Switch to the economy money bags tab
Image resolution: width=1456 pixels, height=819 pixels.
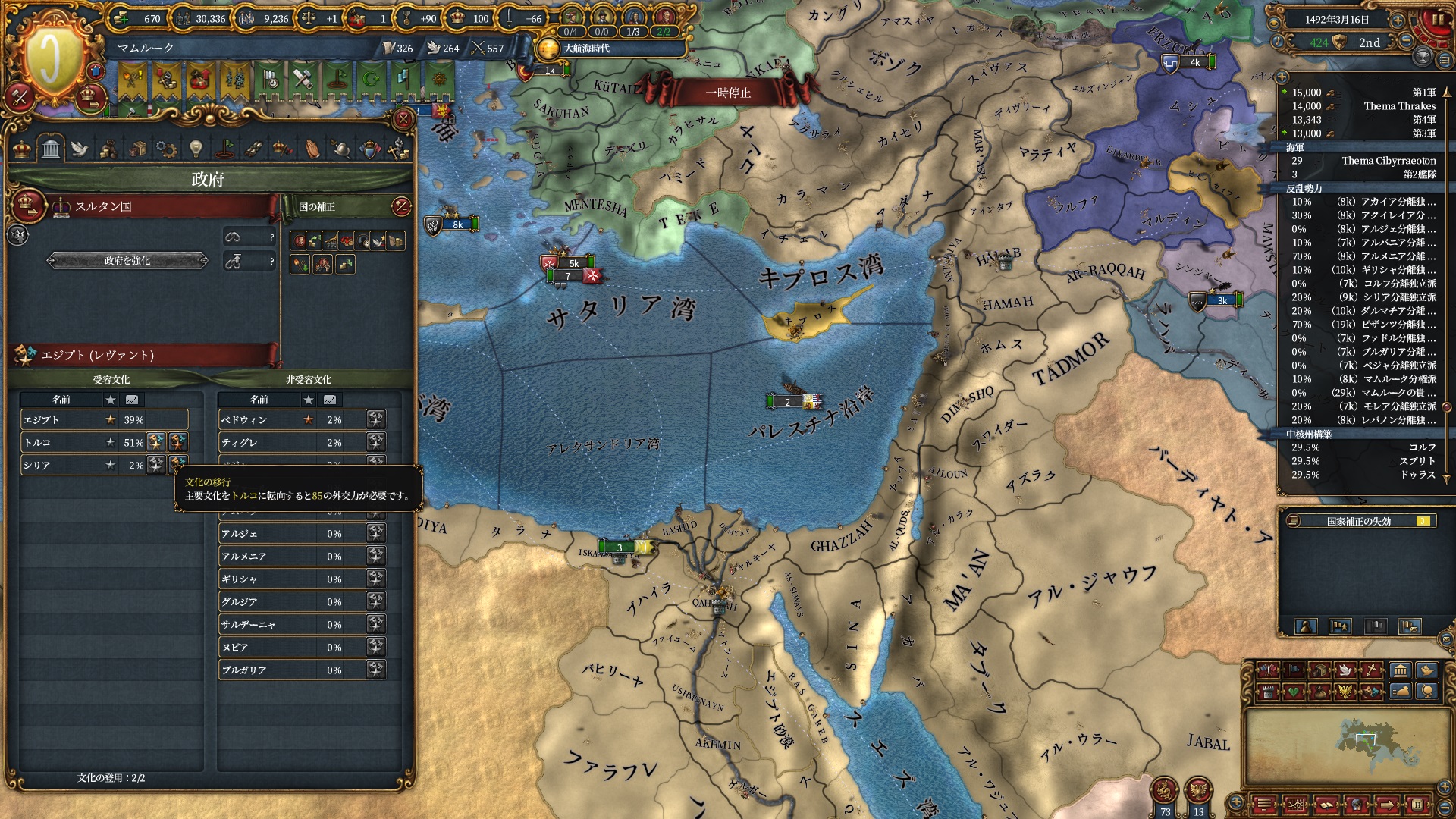pos(108,149)
